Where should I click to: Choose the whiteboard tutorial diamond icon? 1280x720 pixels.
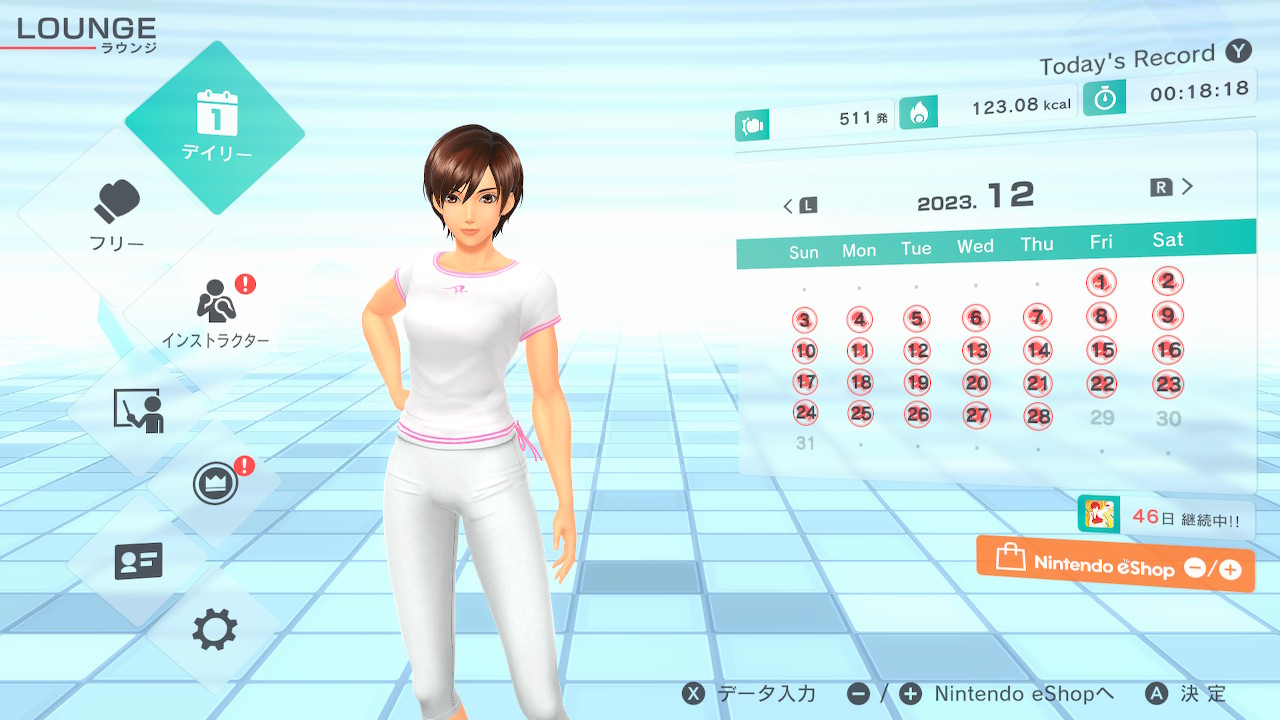[138, 410]
